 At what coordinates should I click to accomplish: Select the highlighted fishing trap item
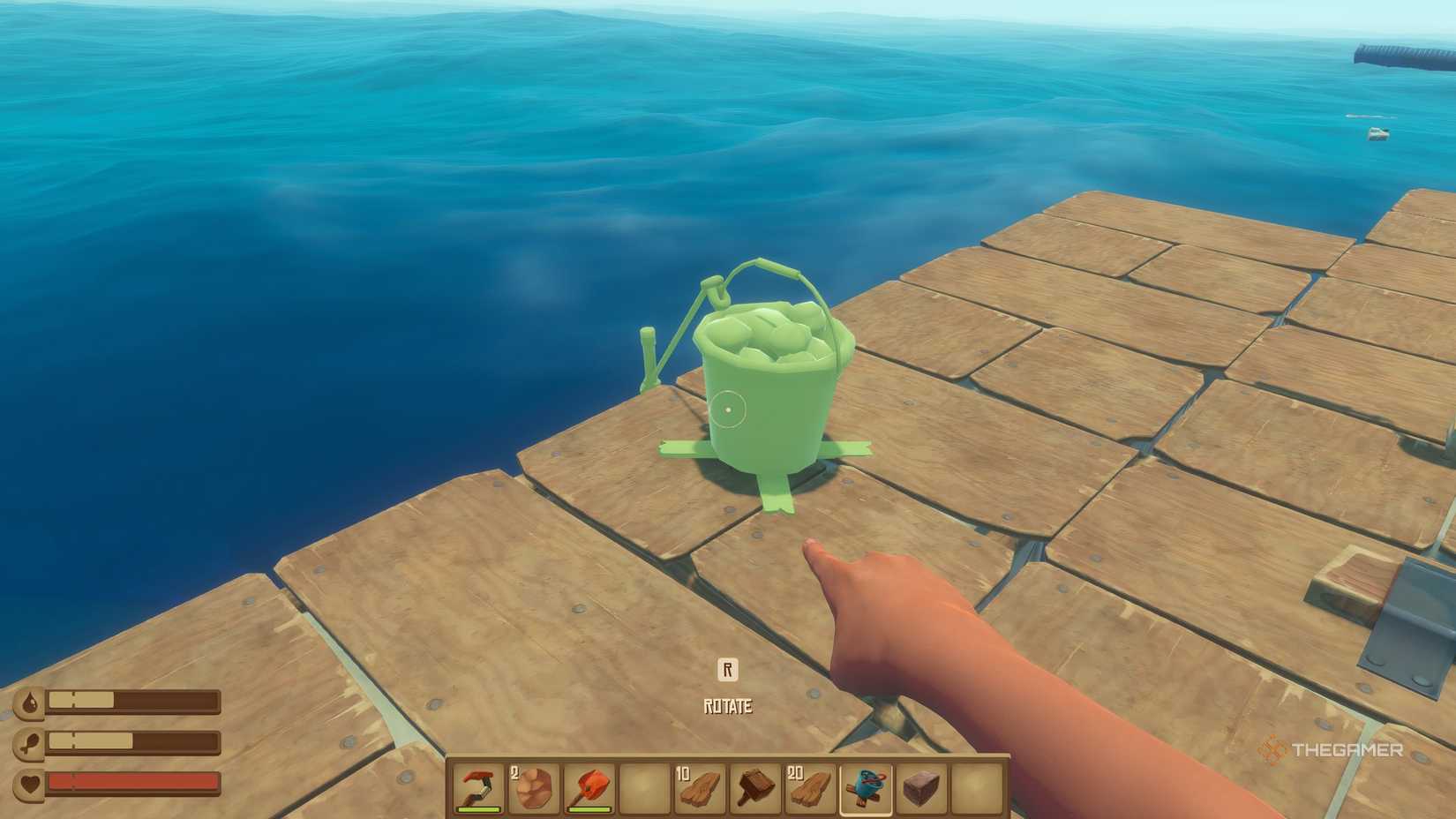(865, 790)
